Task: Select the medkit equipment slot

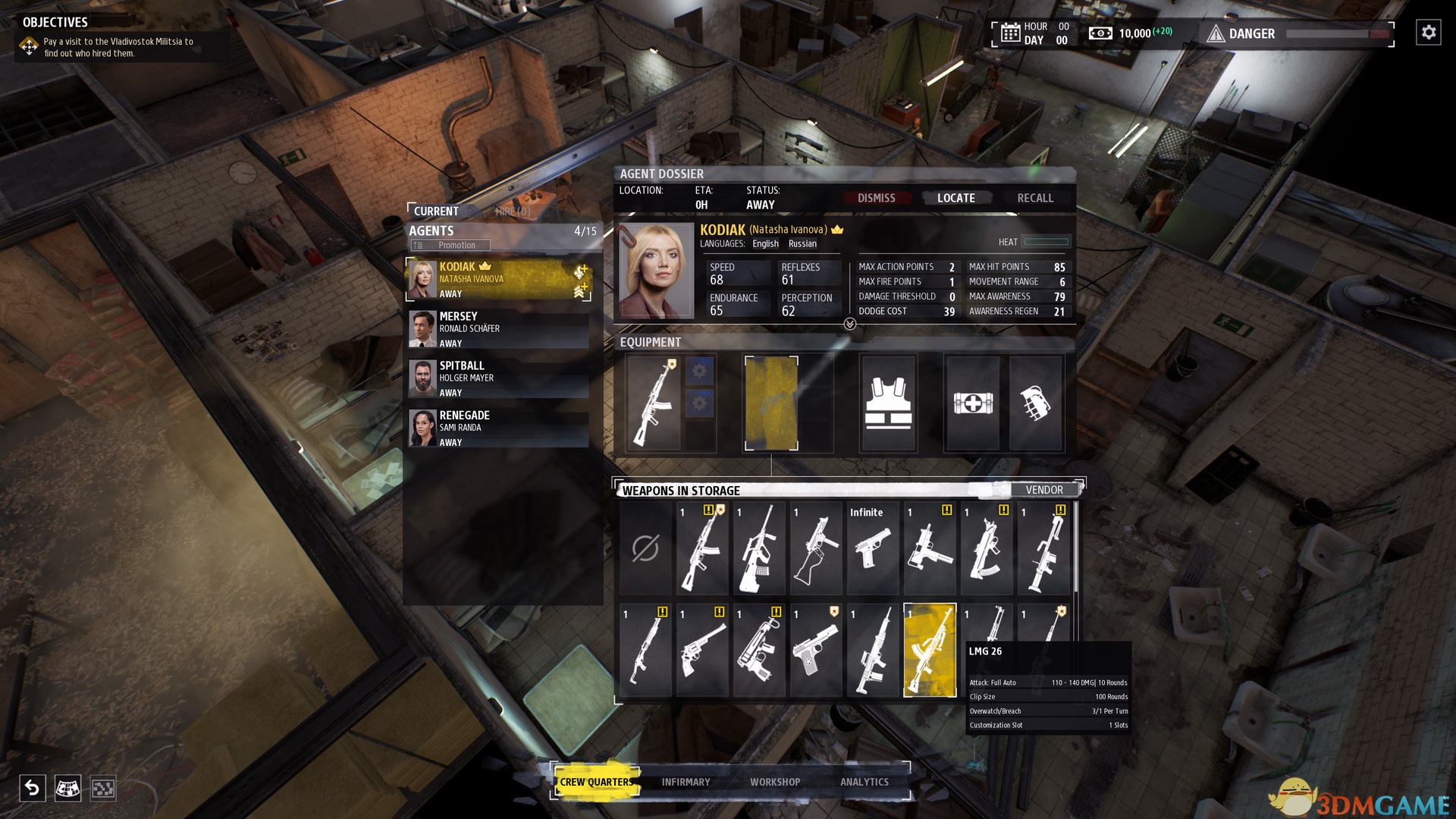Action: 972,403
